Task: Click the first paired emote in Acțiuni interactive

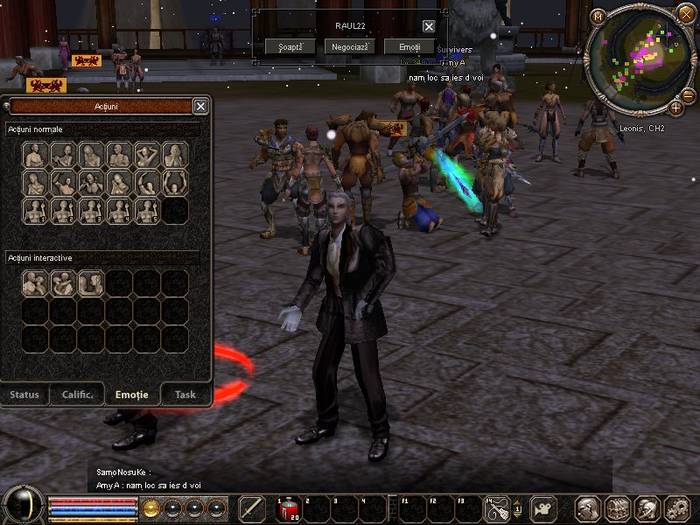Action: pos(35,284)
